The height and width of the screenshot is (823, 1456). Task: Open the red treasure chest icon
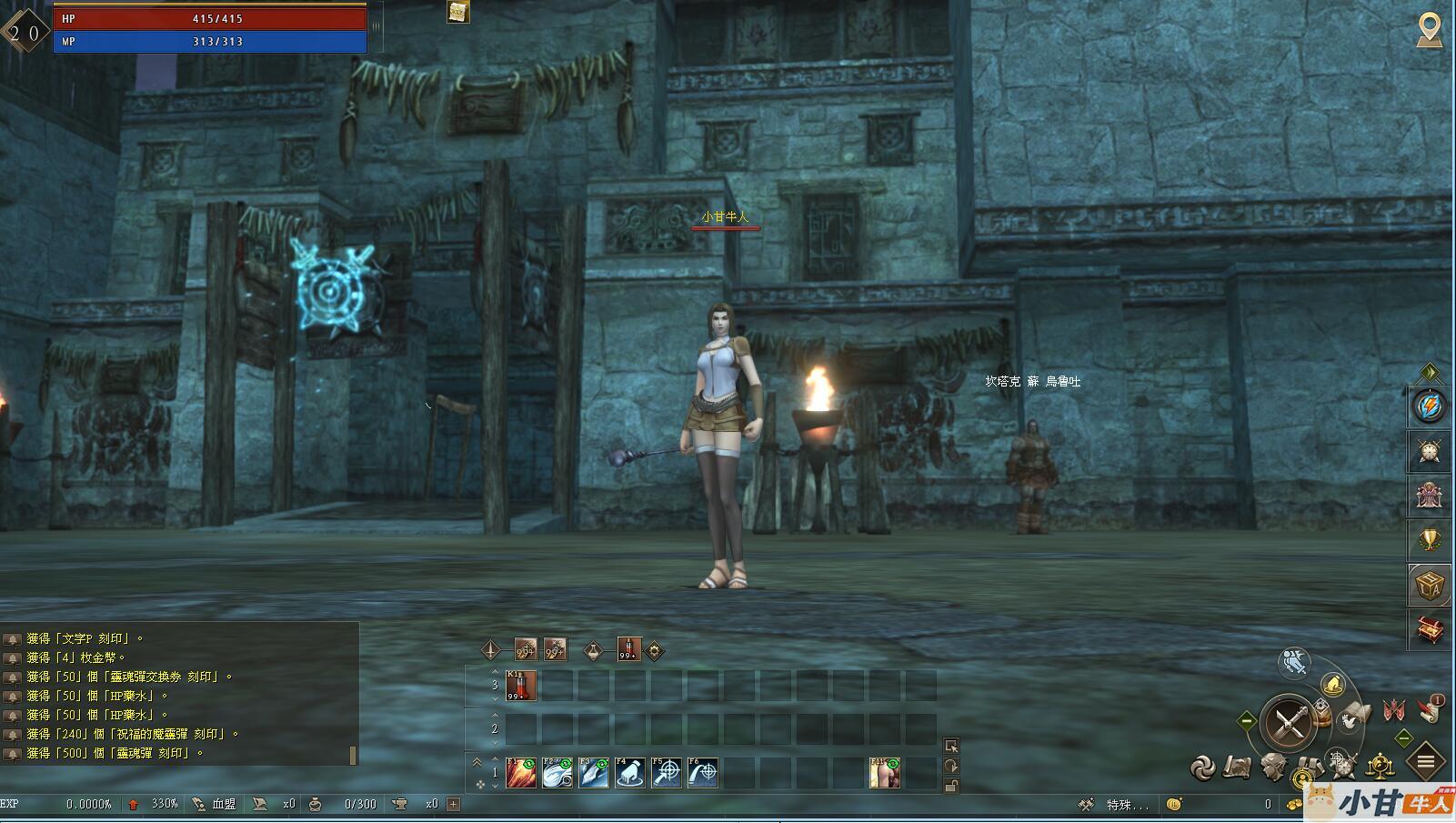pos(1429,628)
